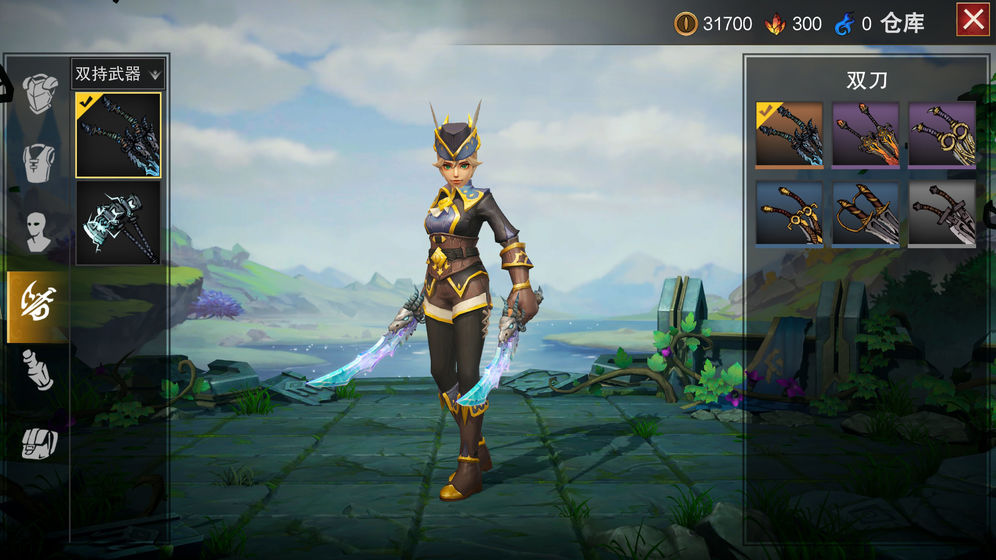The width and height of the screenshot is (996, 560).
Task: Switch to the backpack tab
Action: pos(39,441)
